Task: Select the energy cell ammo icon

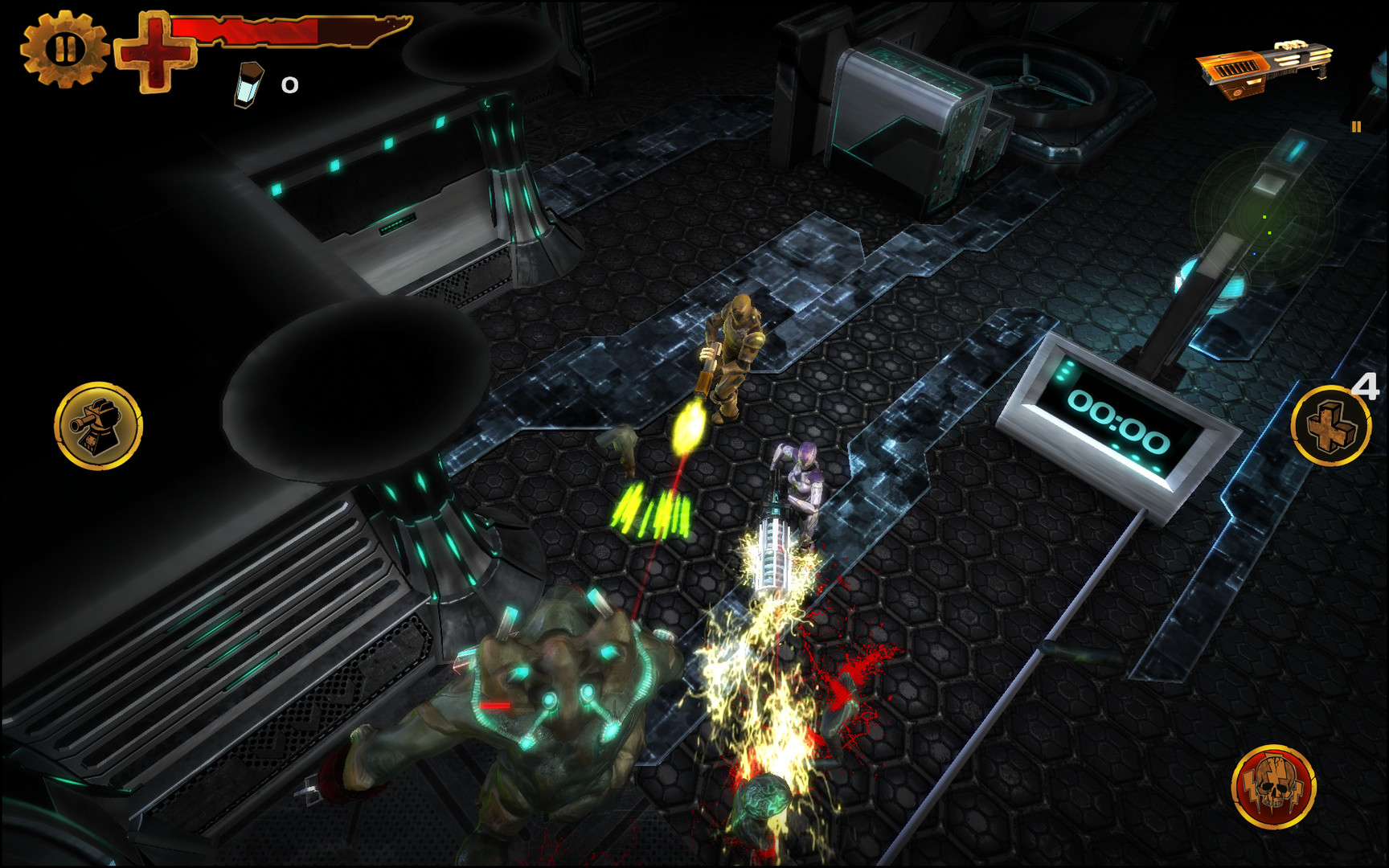Action: (x=248, y=83)
